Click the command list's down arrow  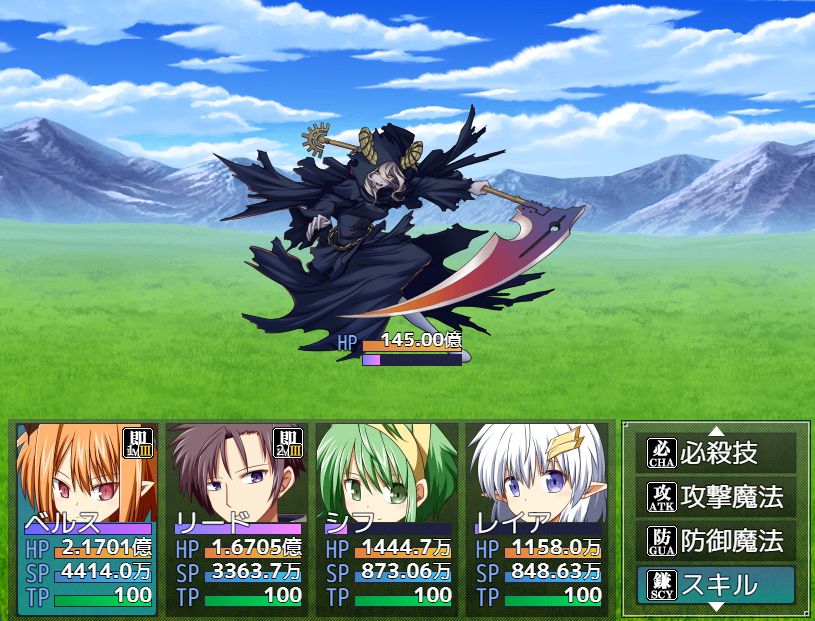(x=716, y=607)
